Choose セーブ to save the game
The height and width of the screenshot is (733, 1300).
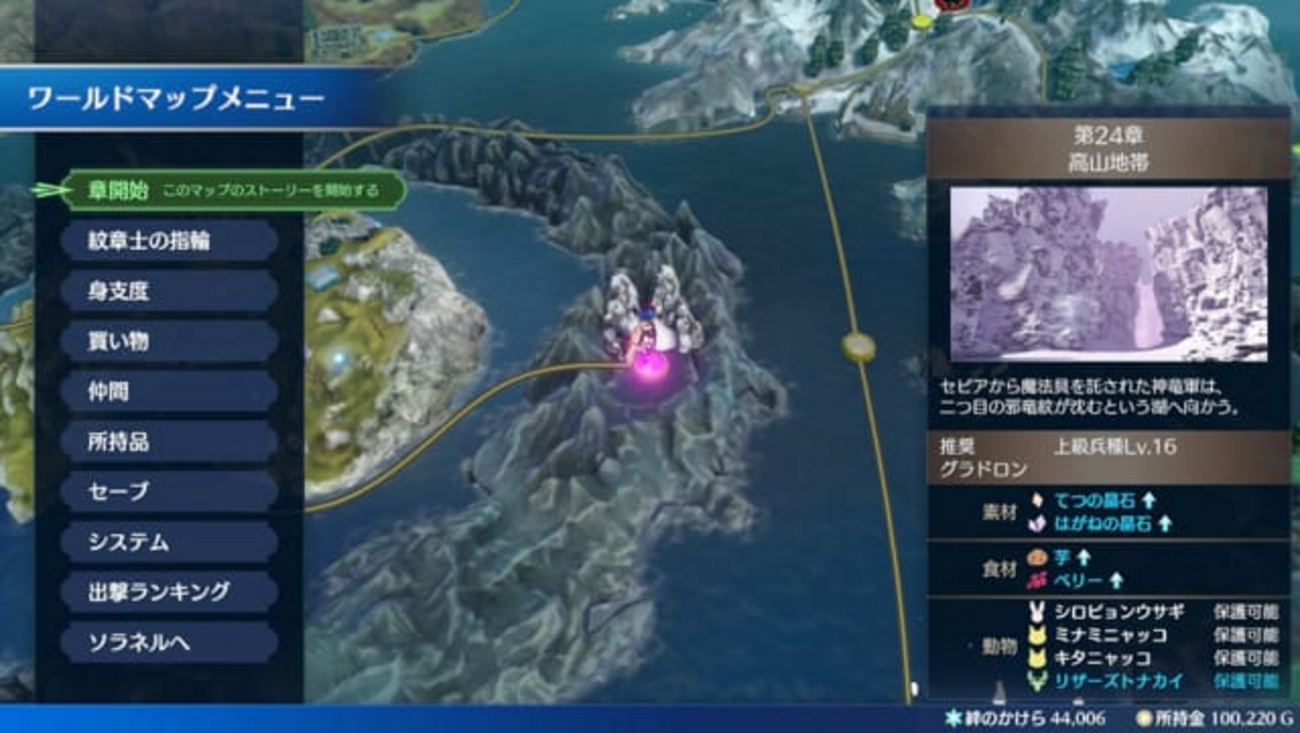coord(168,491)
